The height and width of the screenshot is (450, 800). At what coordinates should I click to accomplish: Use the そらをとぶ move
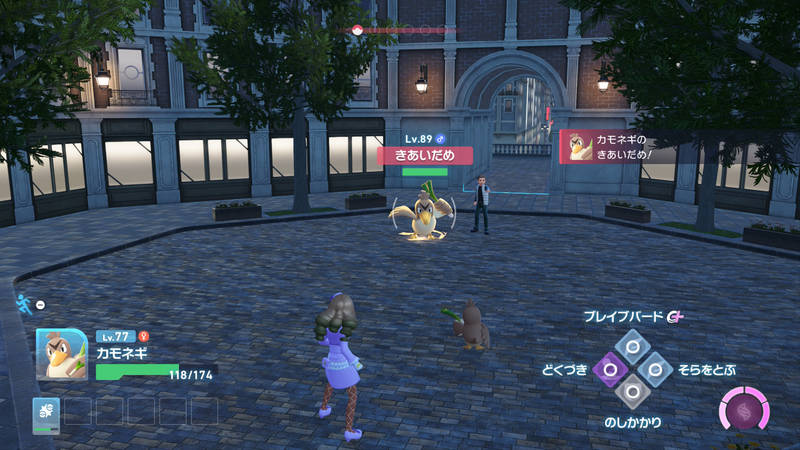[x=654, y=370]
